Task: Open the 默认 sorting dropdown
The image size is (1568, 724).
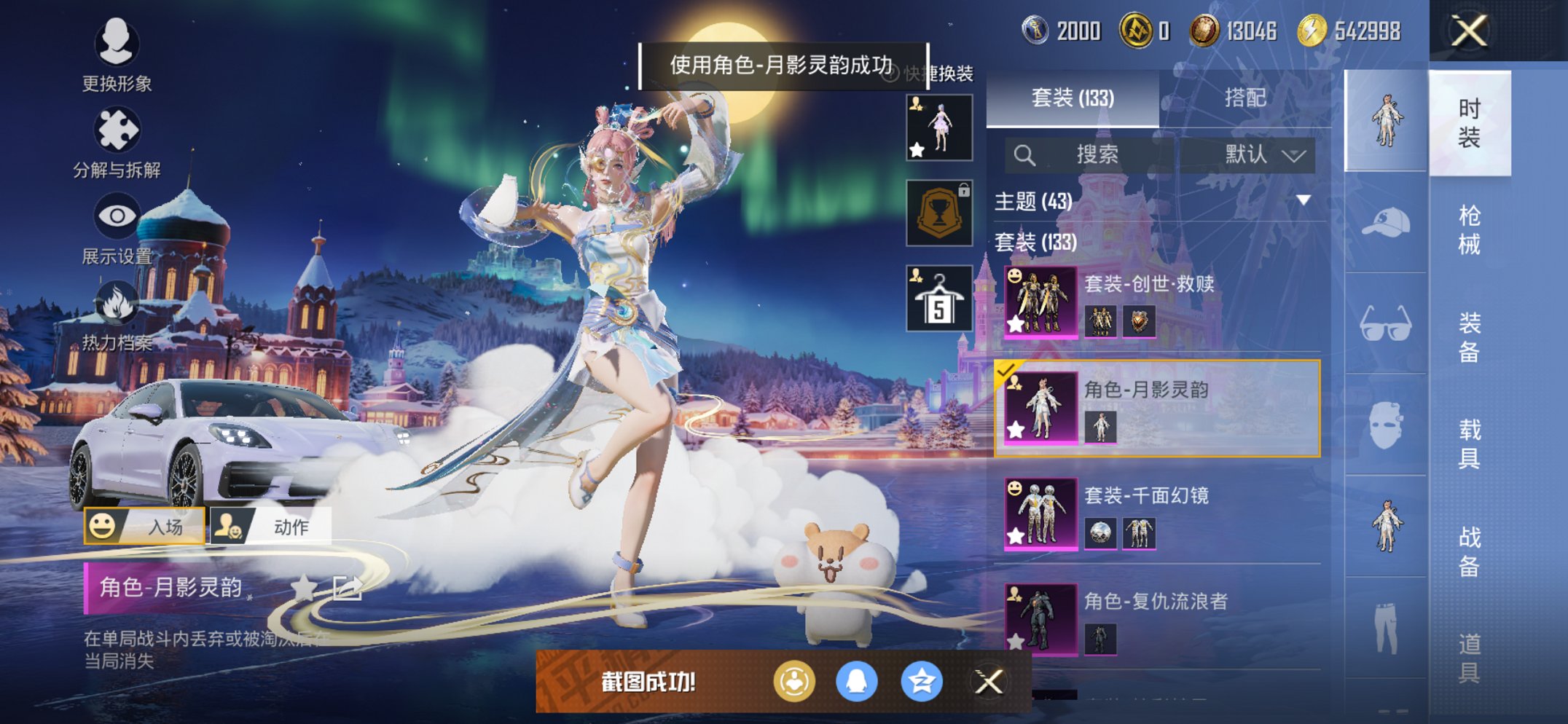Action: coord(1255,154)
